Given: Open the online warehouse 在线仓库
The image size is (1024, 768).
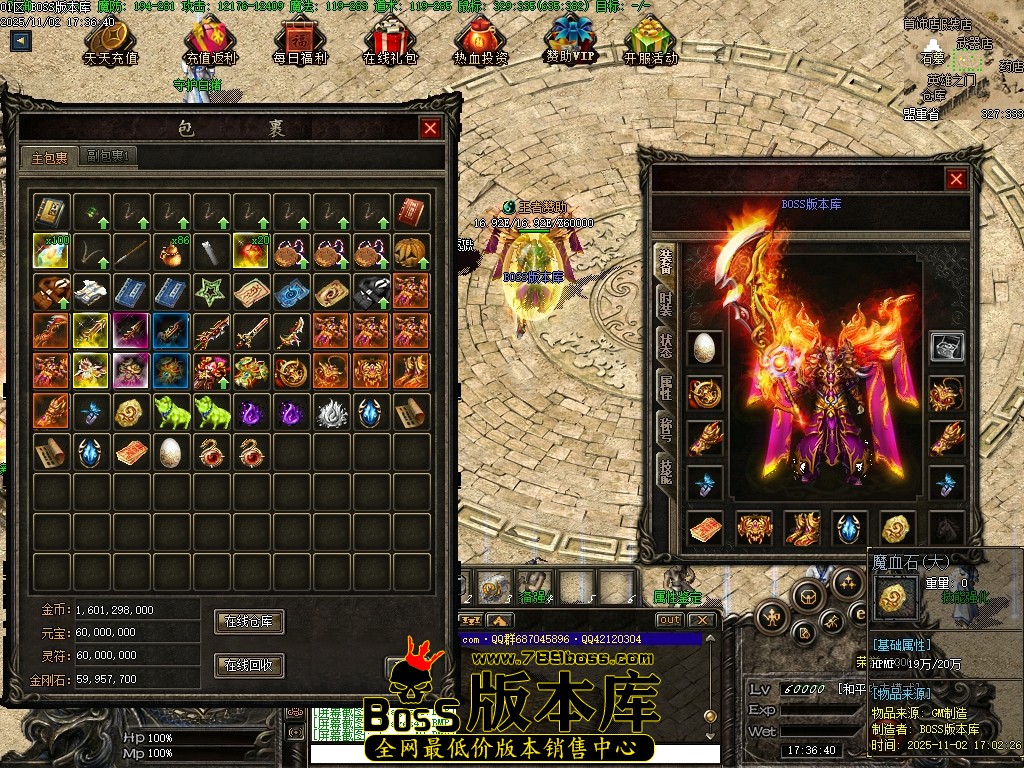Looking at the screenshot, I should click(250, 621).
